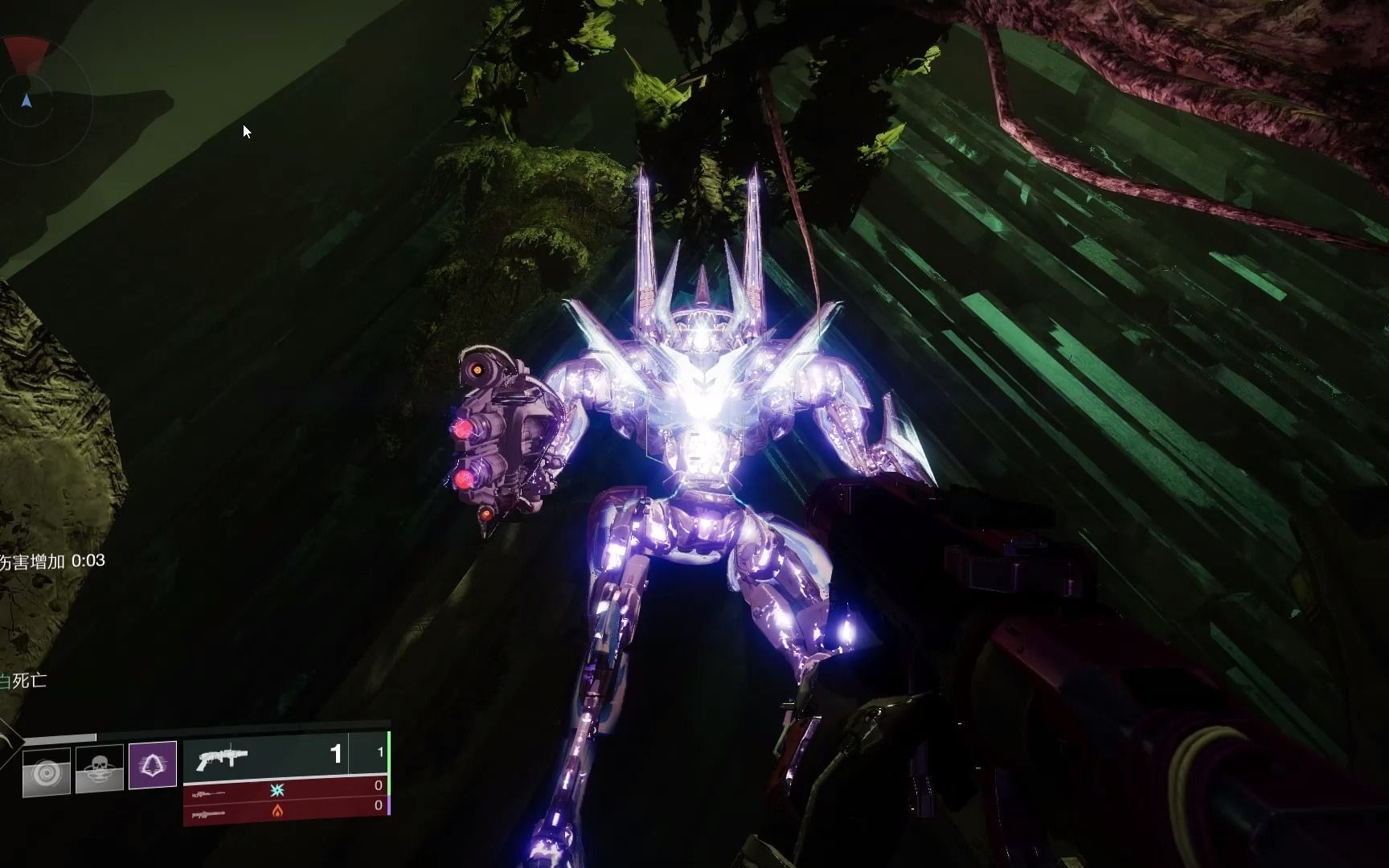Screen dimensions: 1389x868
Task: Select the grenade ability icon
Action: click(x=47, y=772)
